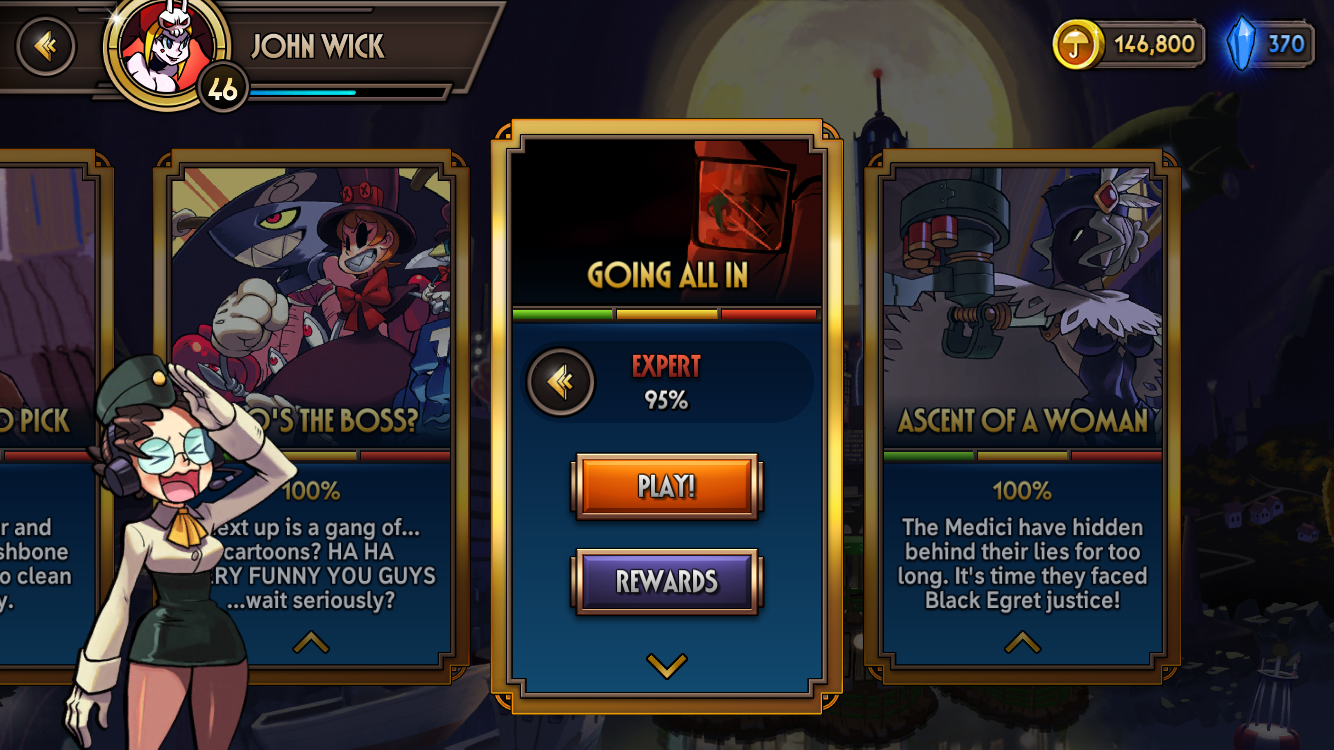Screen dimensions: 1334x750
Task: Tap the gold coin currency counter
Action: pos(1128,44)
